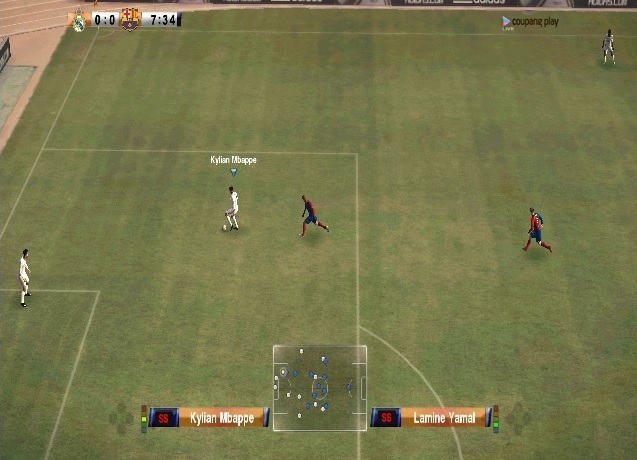
Task: Click the pitch radar minimap
Action: point(320,388)
